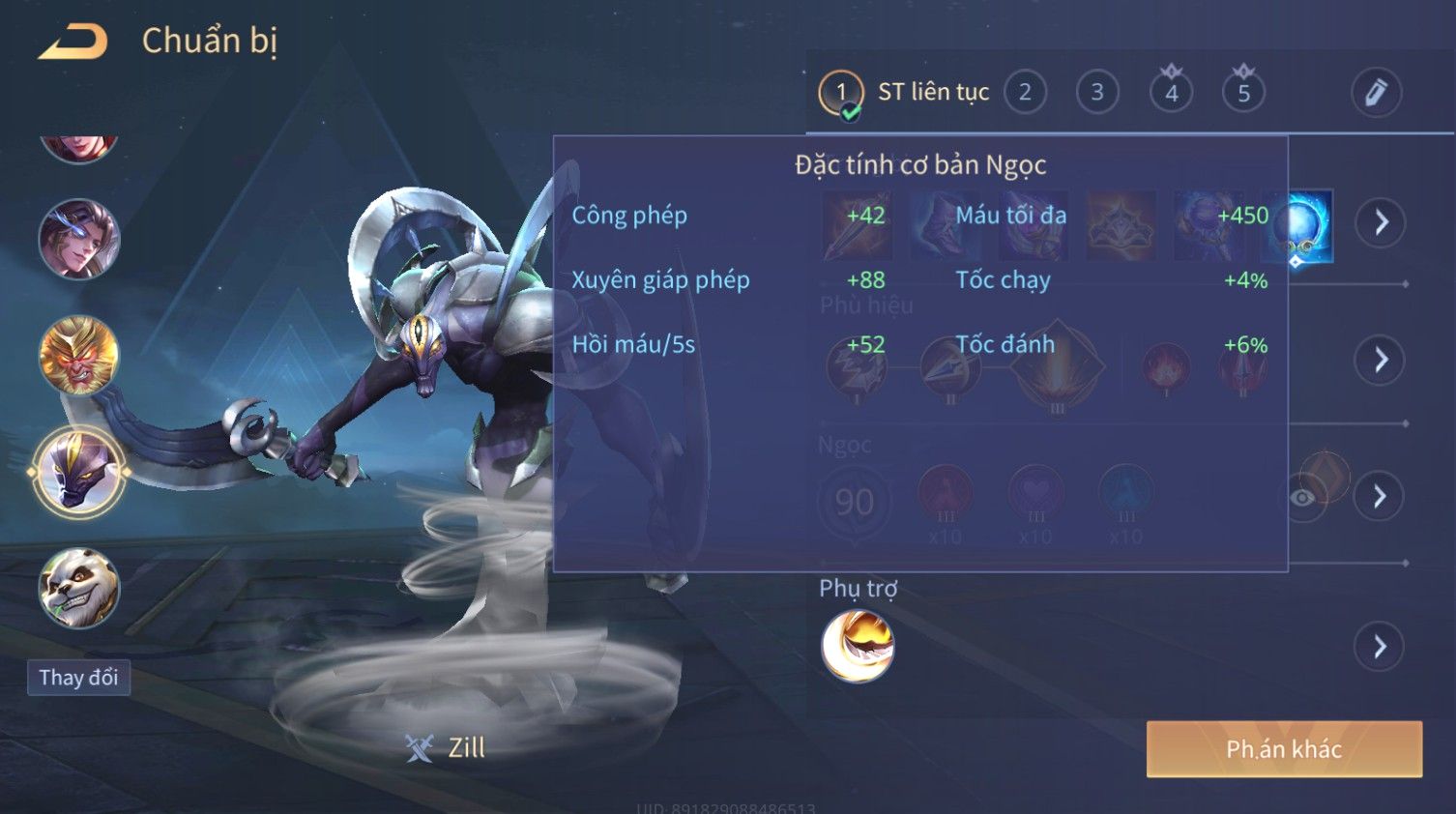Image resolution: width=1456 pixels, height=814 pixels.
Task: Switch to loadout preset 2
Action: coord(1025,93)
